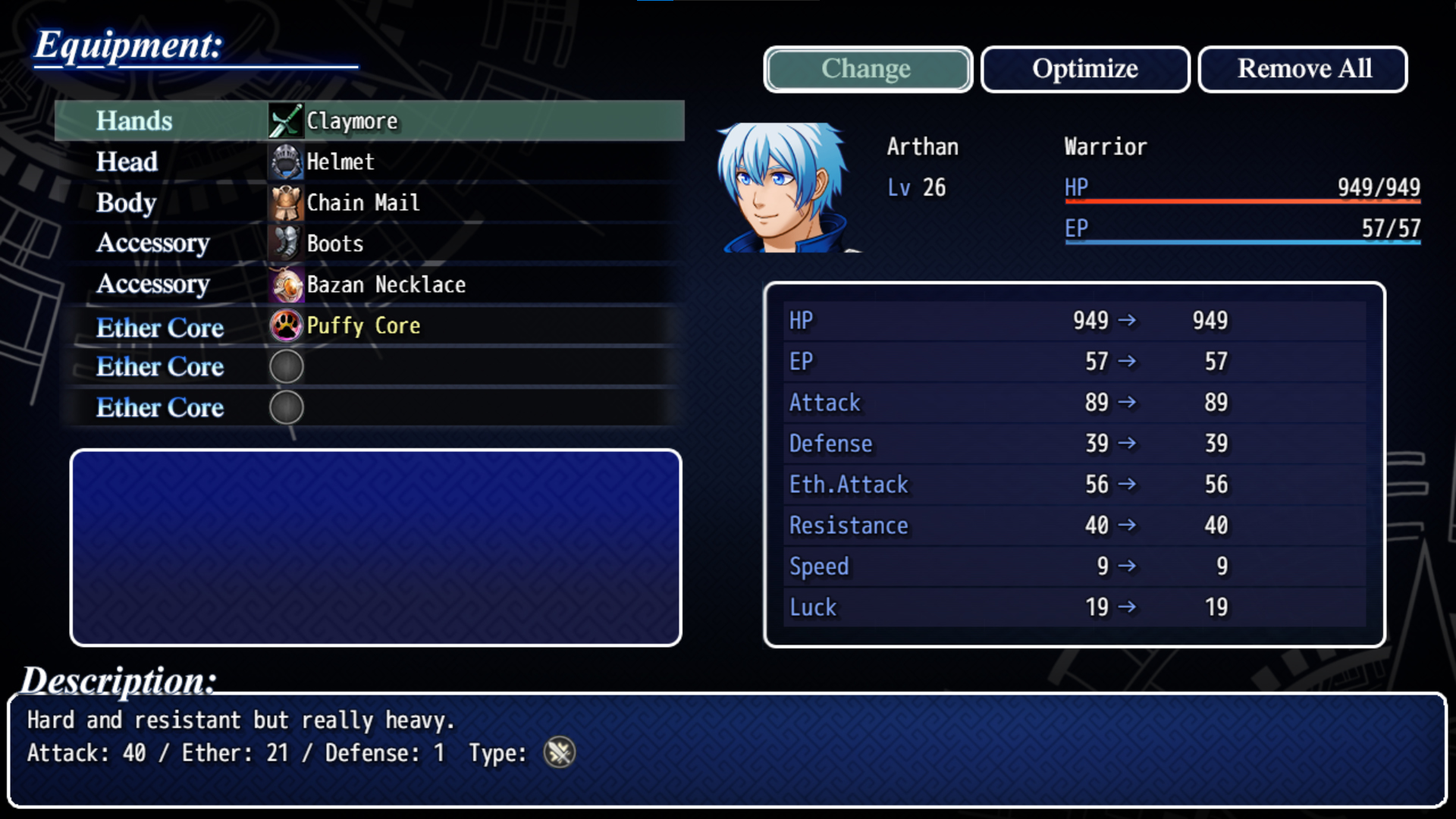This screenshot has height=819, width=1456.
Task: Select the Hands slot with Claymore
Action: point(370,121)
